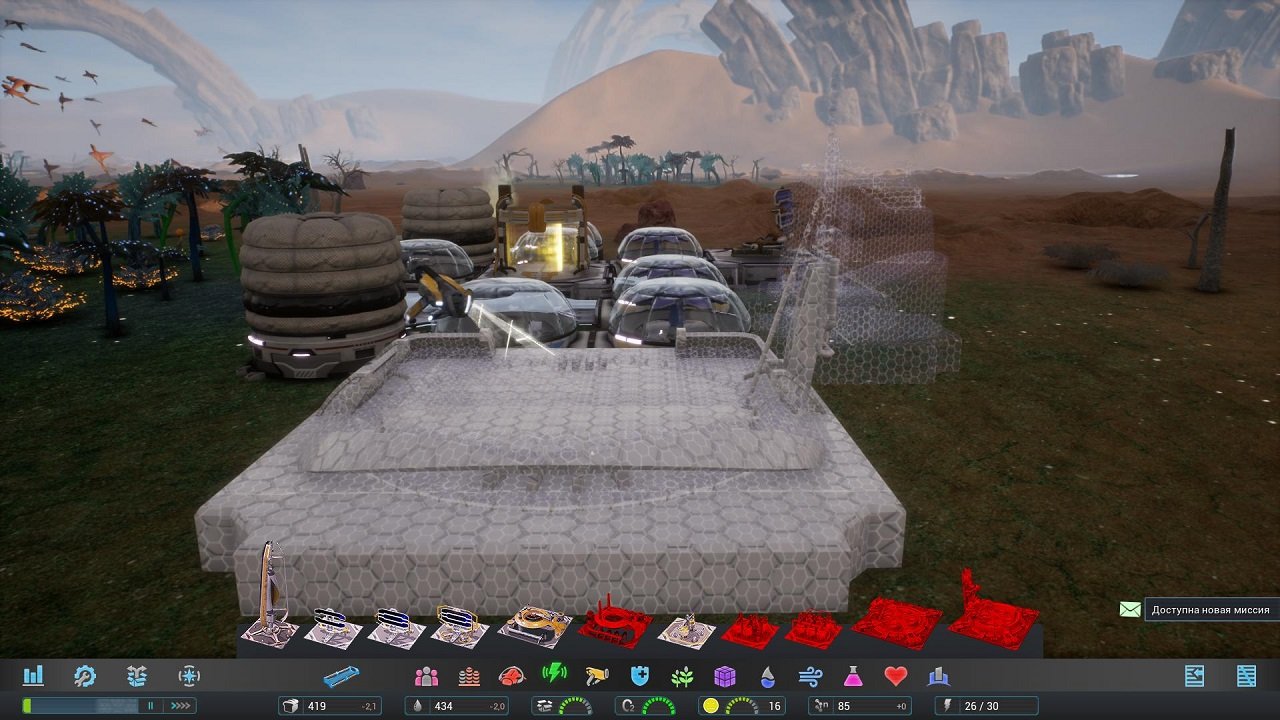Toggle the blue shield defense overlay

pyautogui.click(x=640, y=676)
